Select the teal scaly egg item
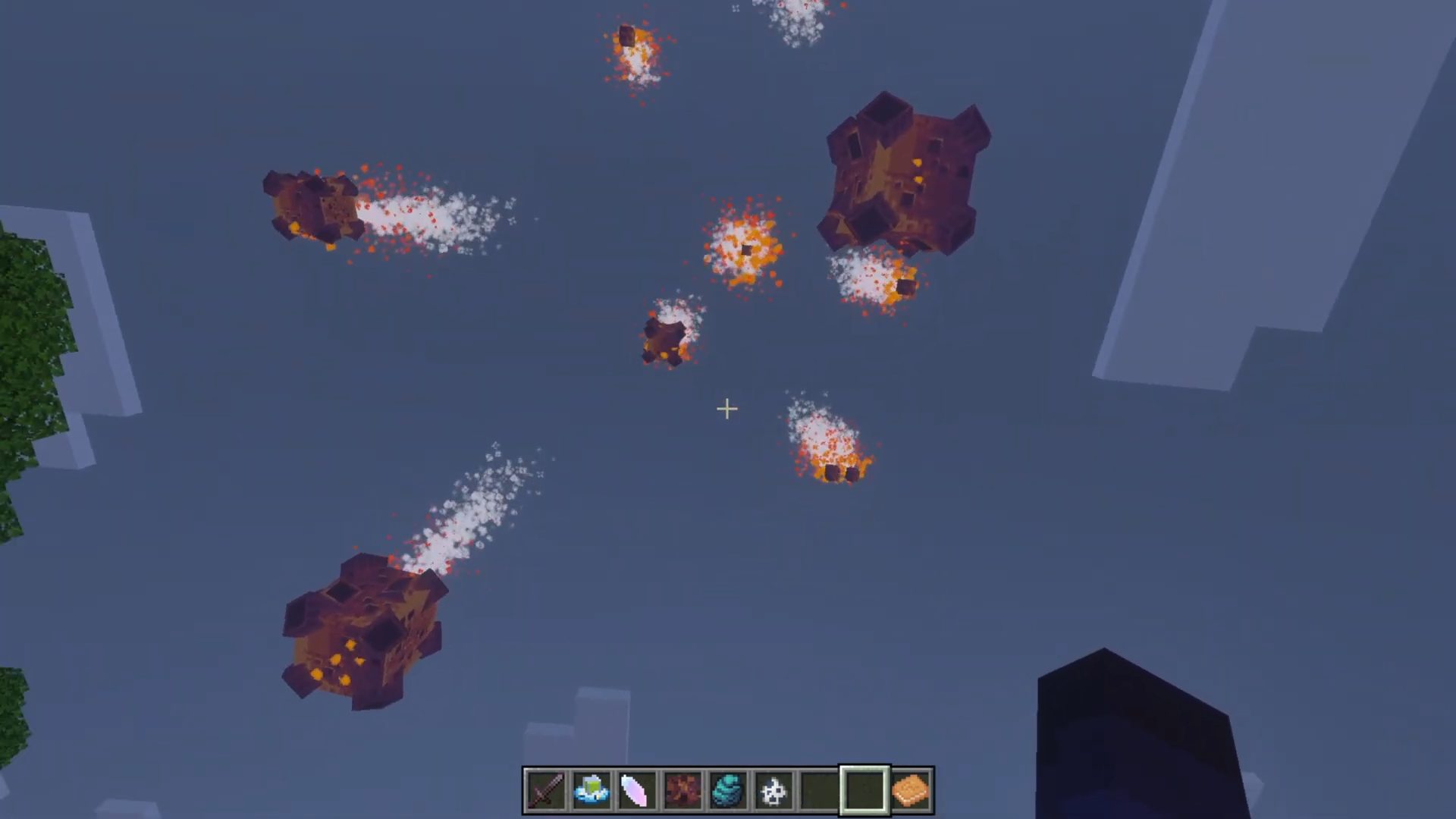1456x819 pixels. point(728,790)
